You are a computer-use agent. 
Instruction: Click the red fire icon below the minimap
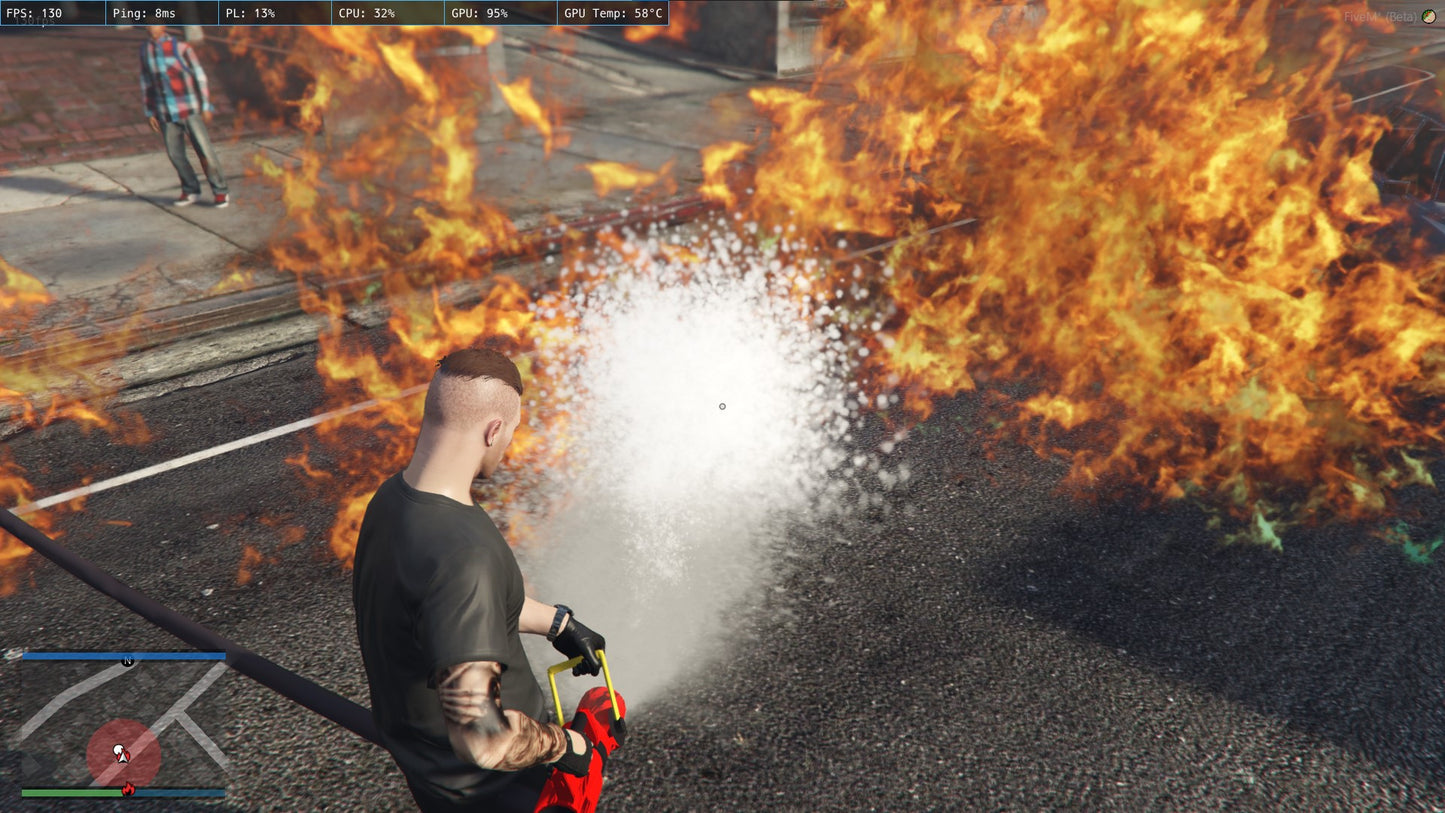128,790
